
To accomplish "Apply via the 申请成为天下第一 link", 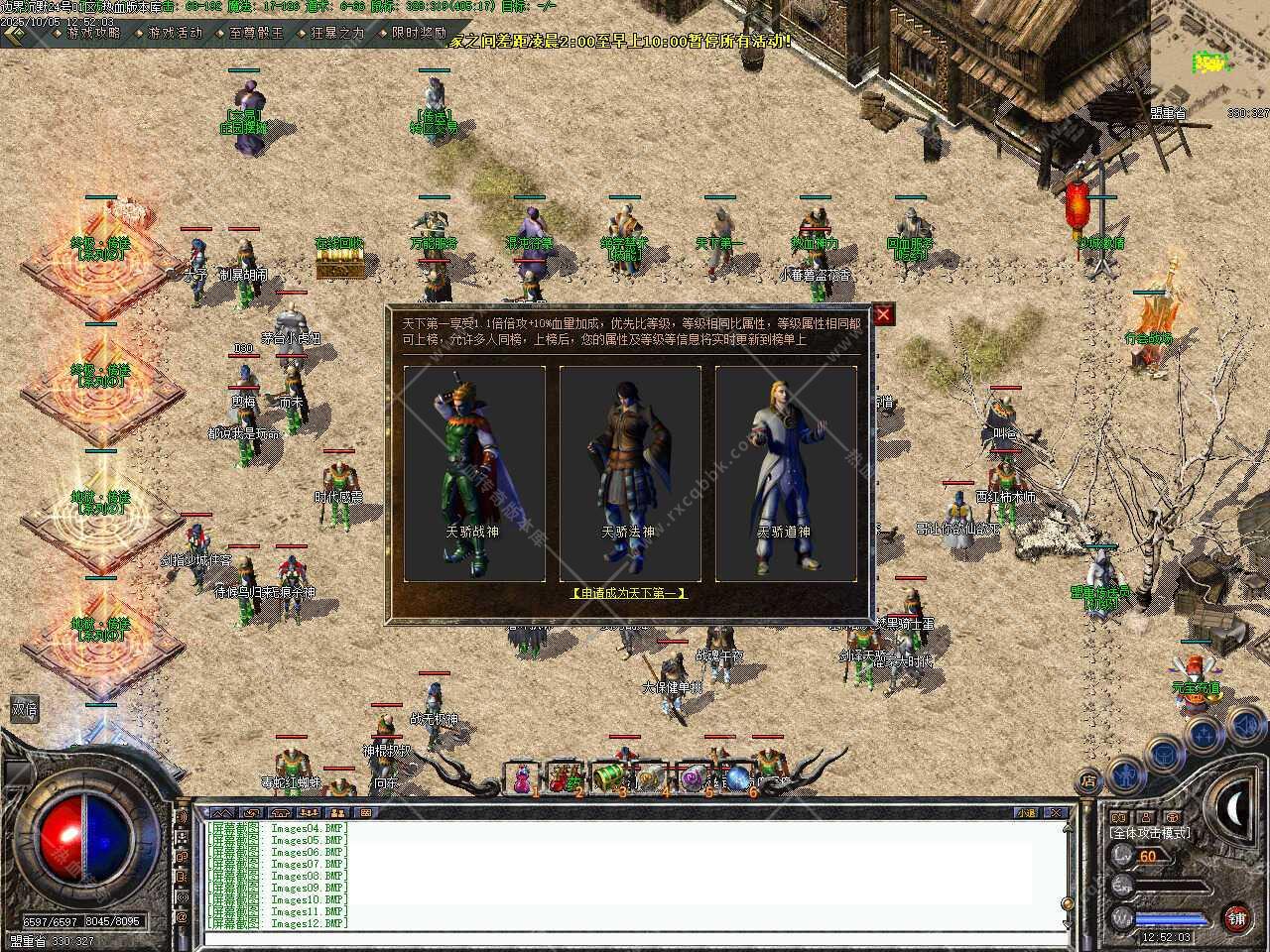I will (x=630, y=593).
